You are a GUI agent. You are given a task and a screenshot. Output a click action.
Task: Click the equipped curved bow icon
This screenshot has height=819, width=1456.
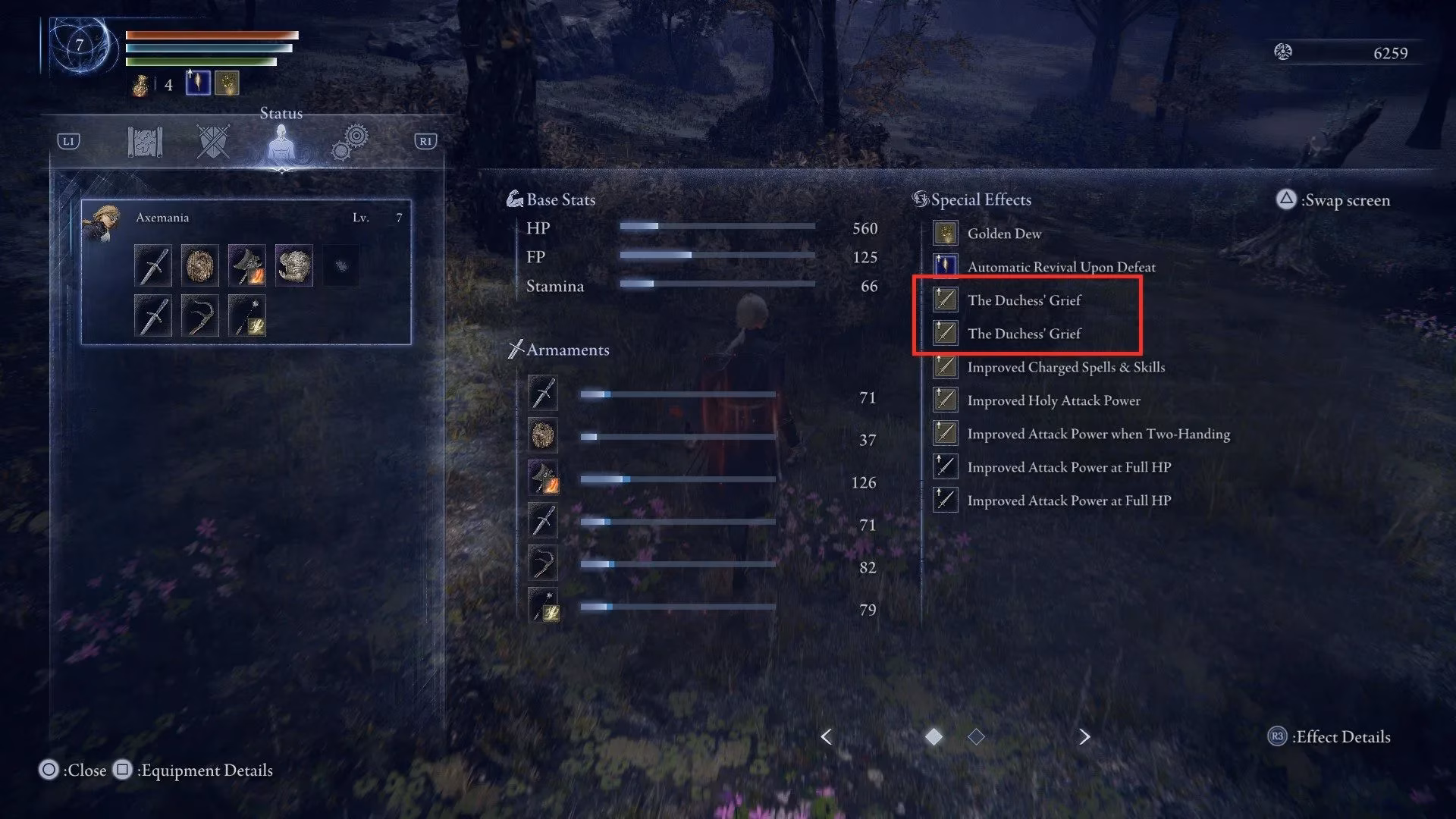click(198, 315)
